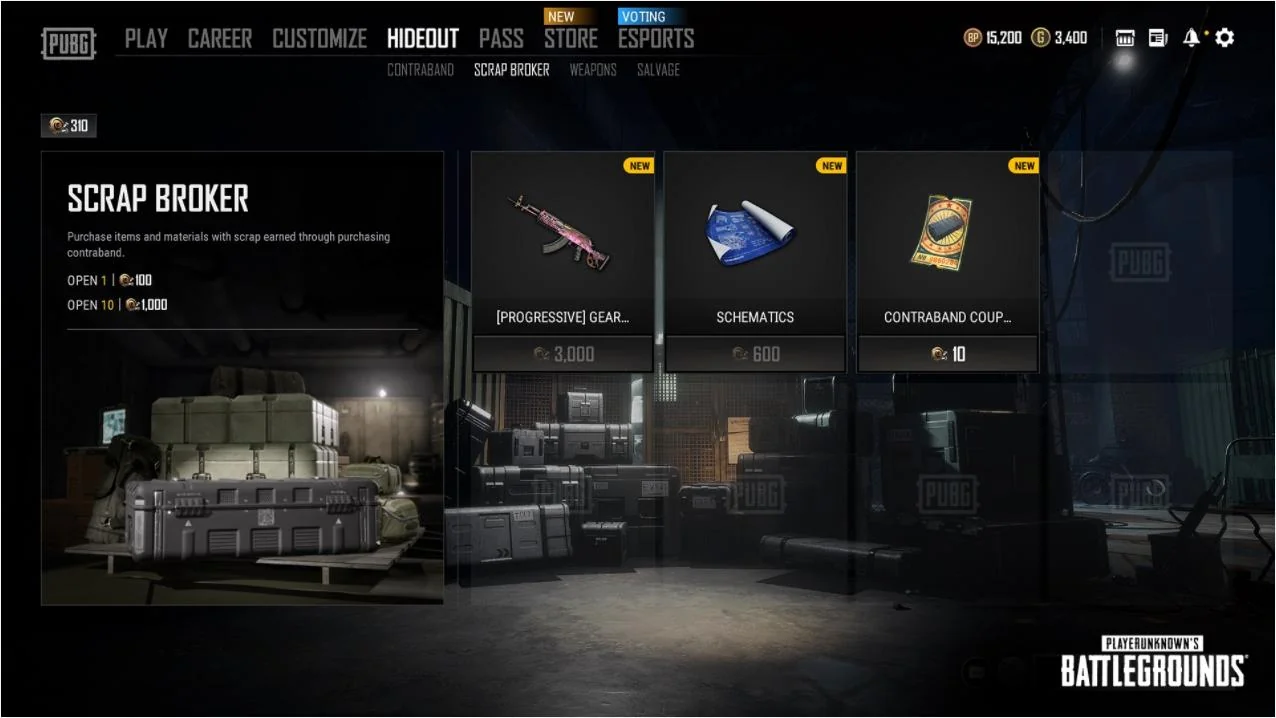
Task: Open the PUBG logo home button
Action: pyautogui.click(x=68, y=43)
